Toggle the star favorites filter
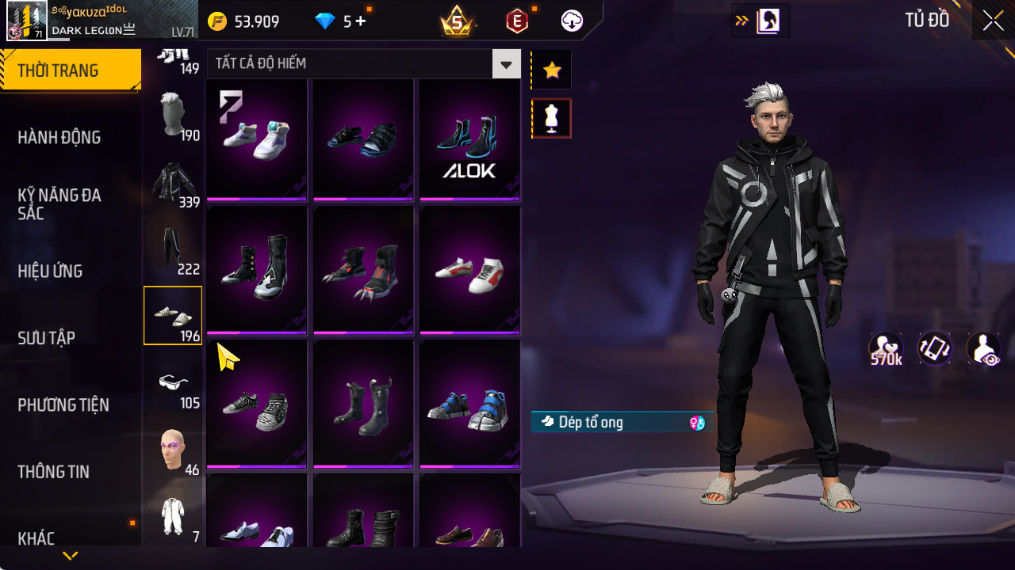The image size is (1015, 570). [x=551, y=70]
